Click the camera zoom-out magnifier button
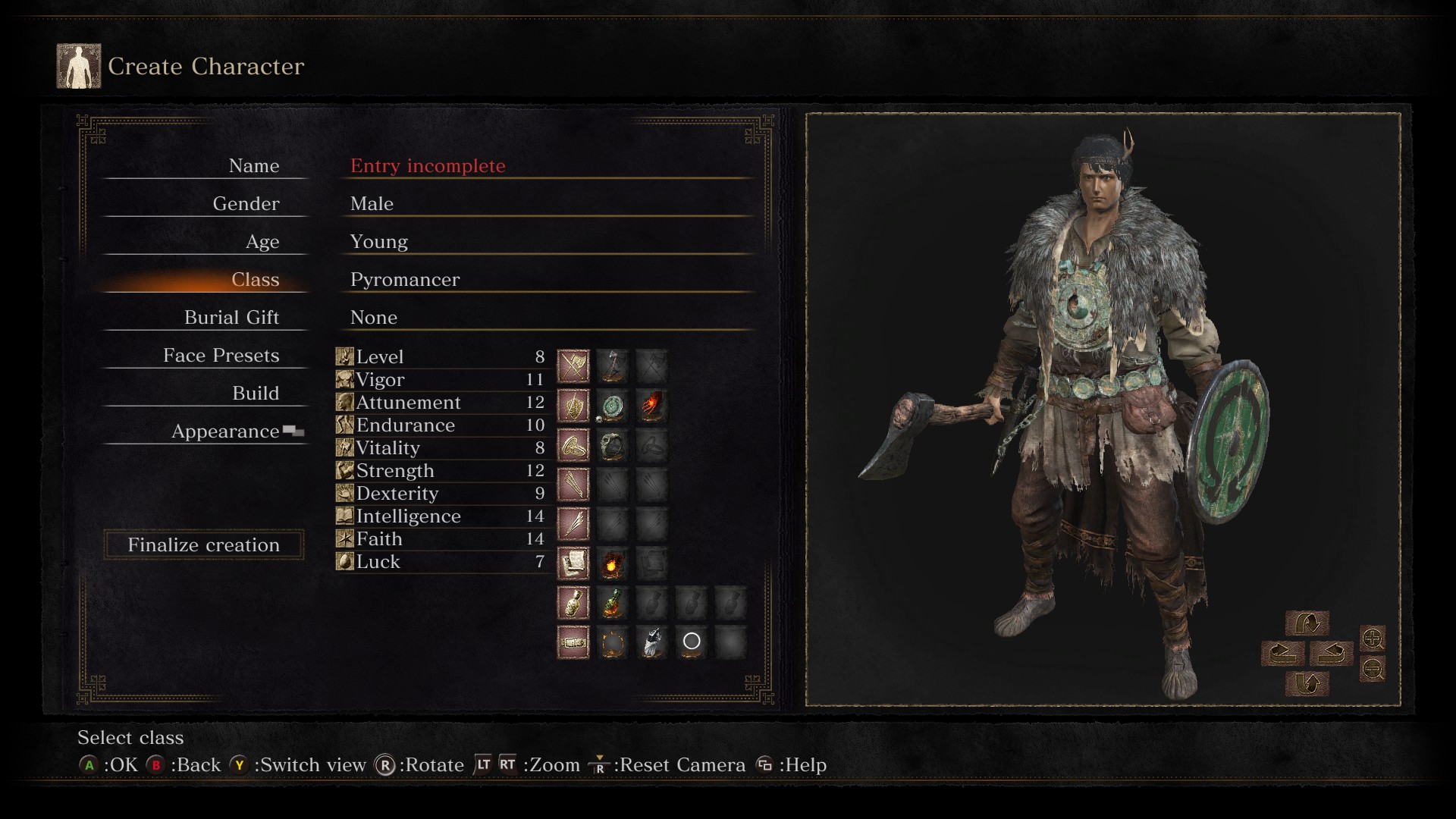The height and width of the screenshot is (819, 1456). 1373,669
